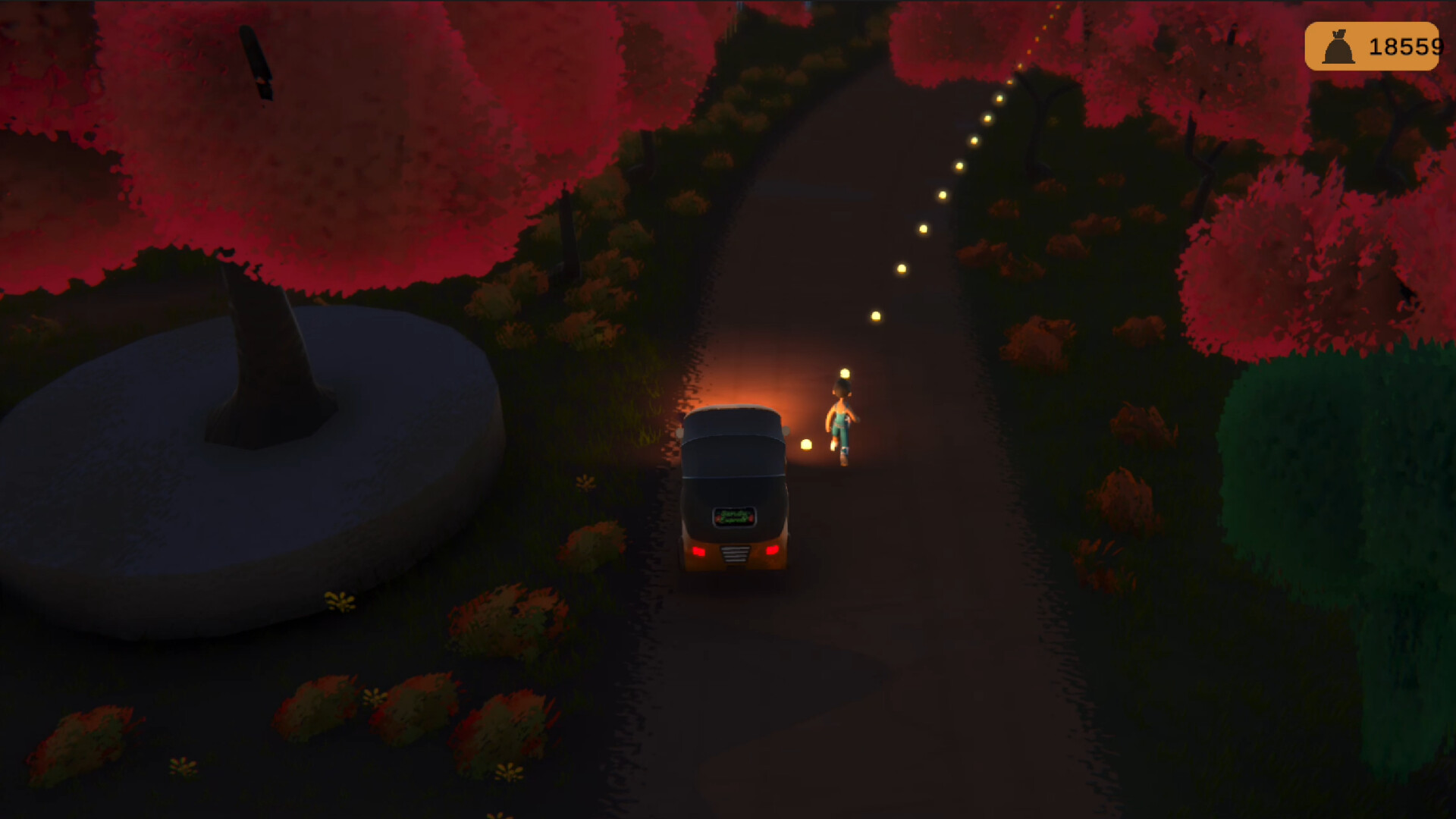The height and width of the screenshot is (819, 1456).
Task: Click the money bag icon
Action: point(1338,48)
